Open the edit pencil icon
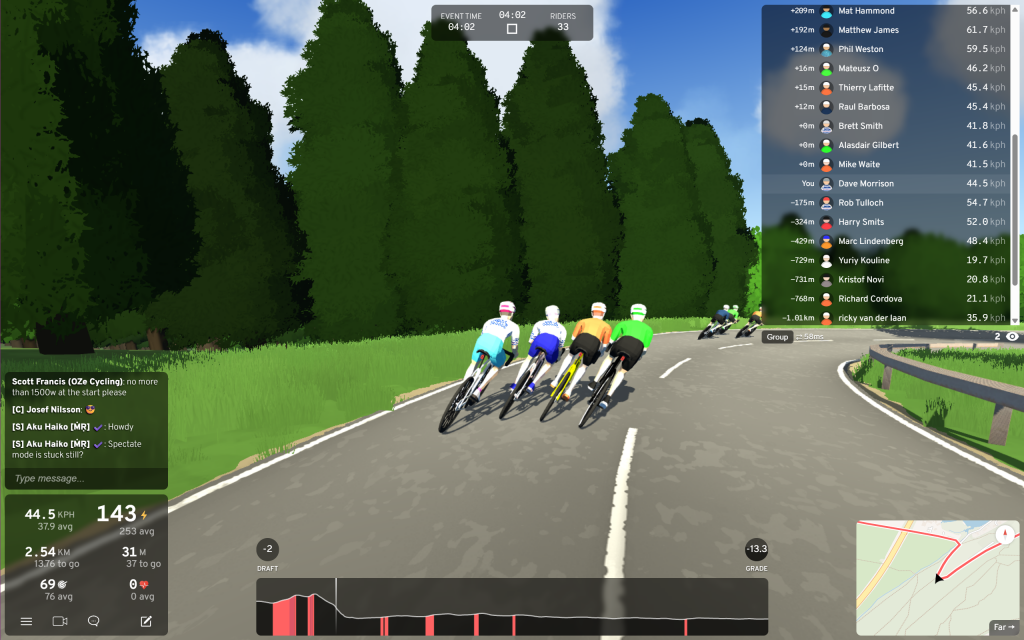Image resolution: width=1024 pixels, height=640 pixels. click(146, 621)
